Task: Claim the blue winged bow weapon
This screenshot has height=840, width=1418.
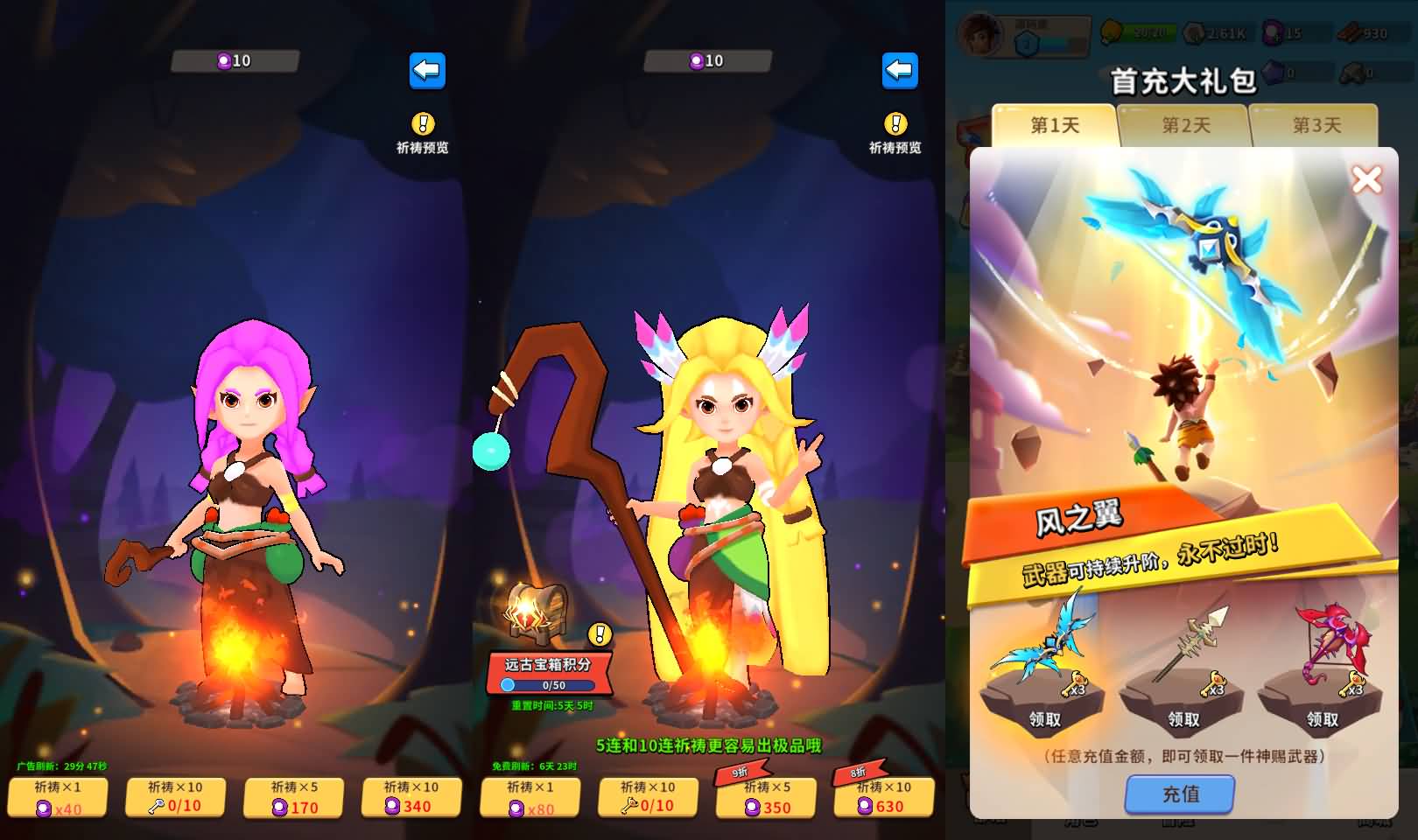Action: coord(1044,718)
